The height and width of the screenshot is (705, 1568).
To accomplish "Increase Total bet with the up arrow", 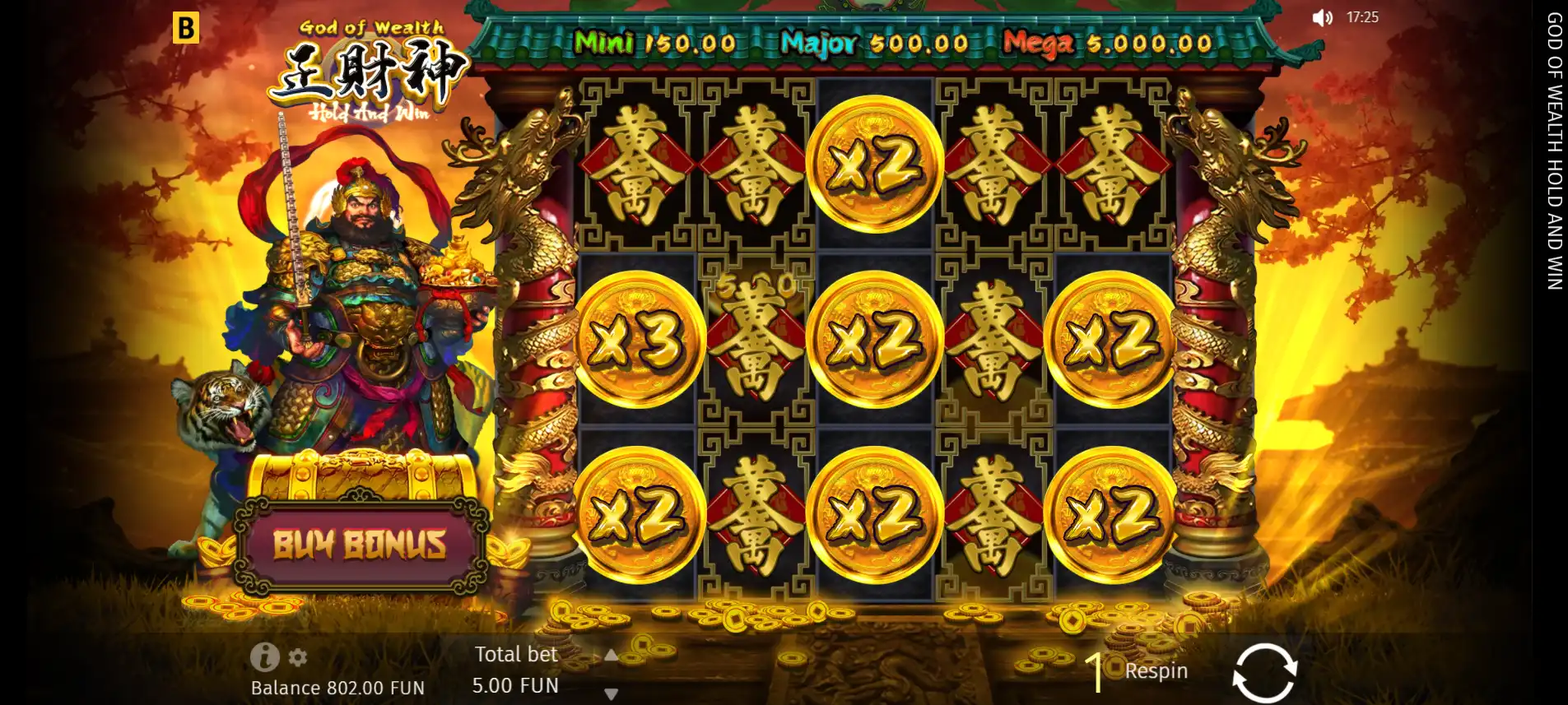I will [610, 657].
